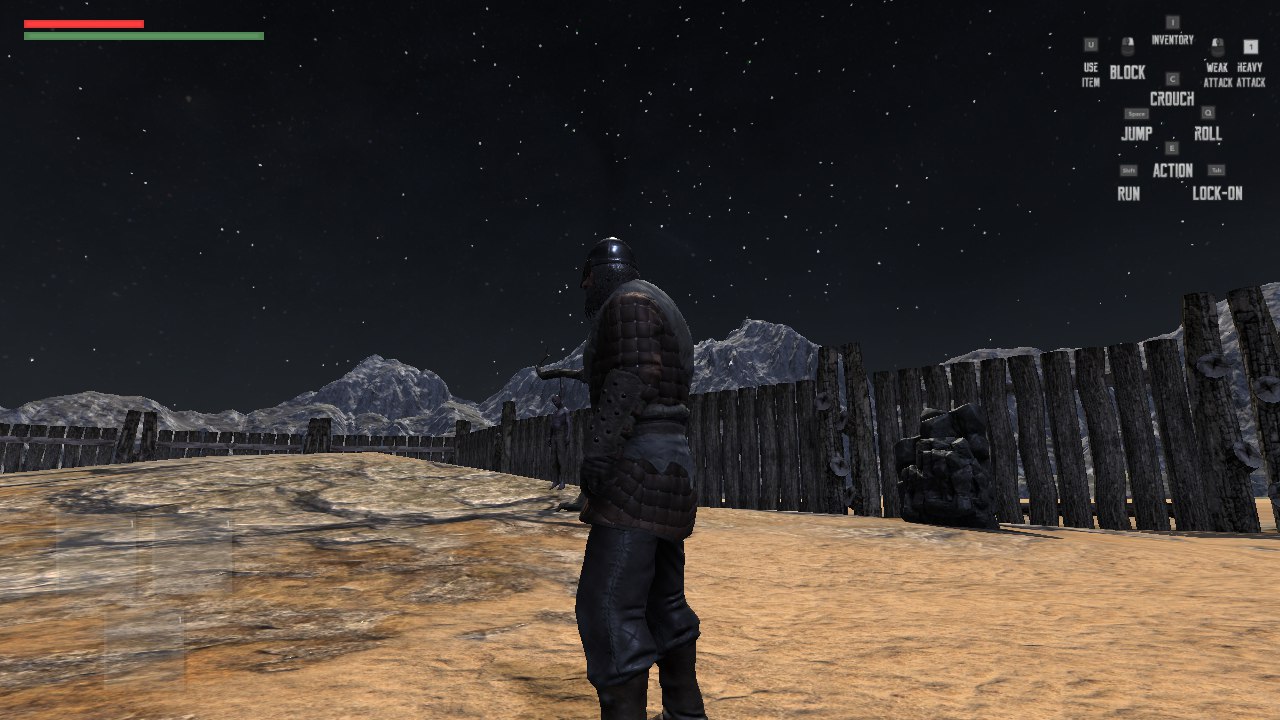Click the mouse icon next to Block
The width and height of the screenshot is (1280, 720).
pos(1127,47)
